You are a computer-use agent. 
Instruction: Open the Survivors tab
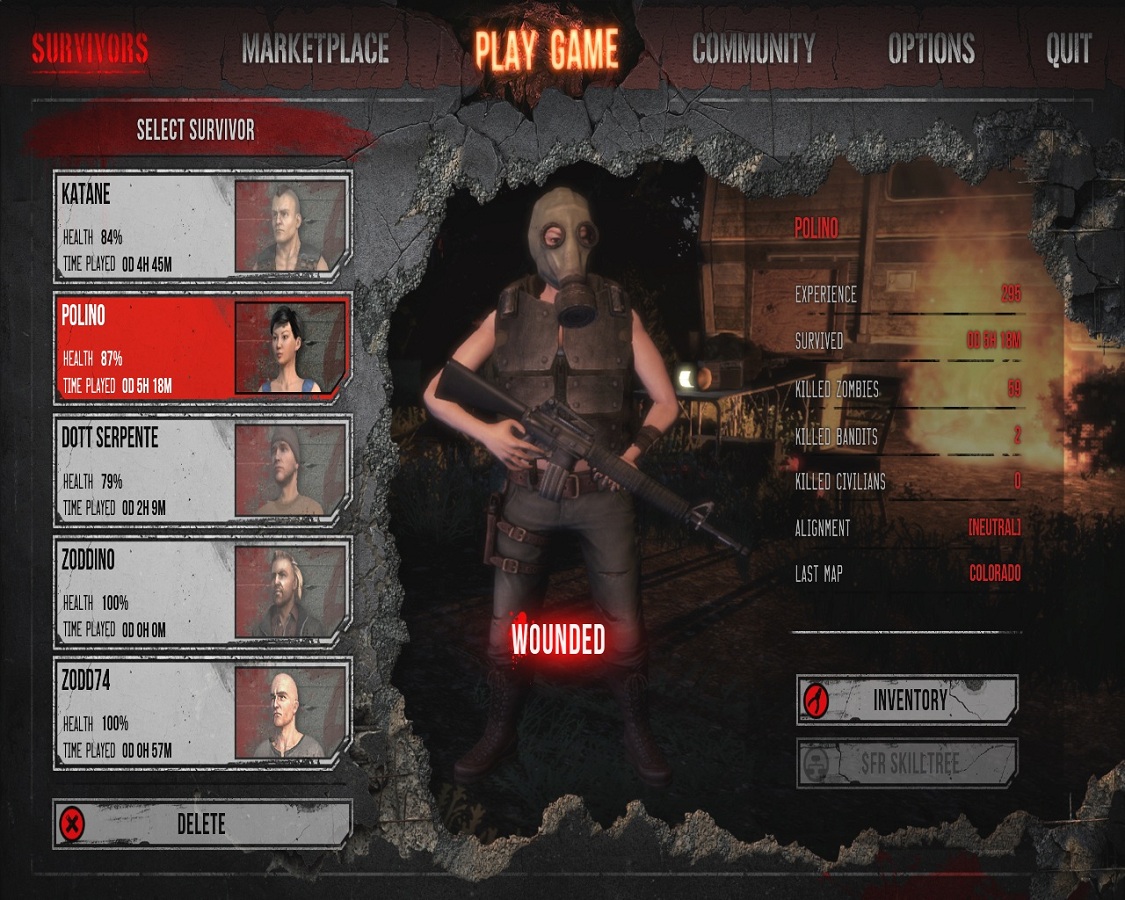90,49
